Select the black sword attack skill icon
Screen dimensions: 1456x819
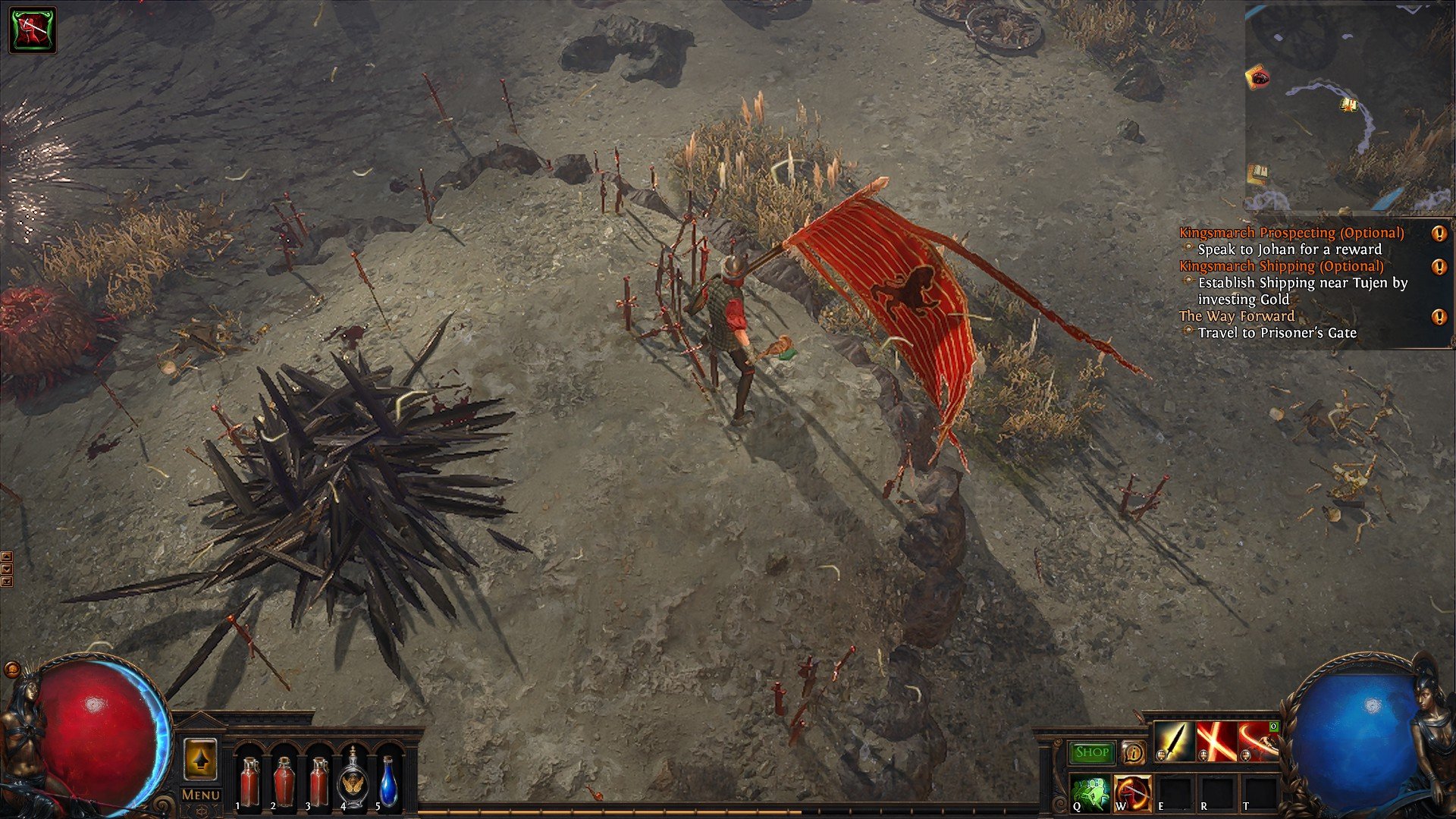(x=1173, y=741)
